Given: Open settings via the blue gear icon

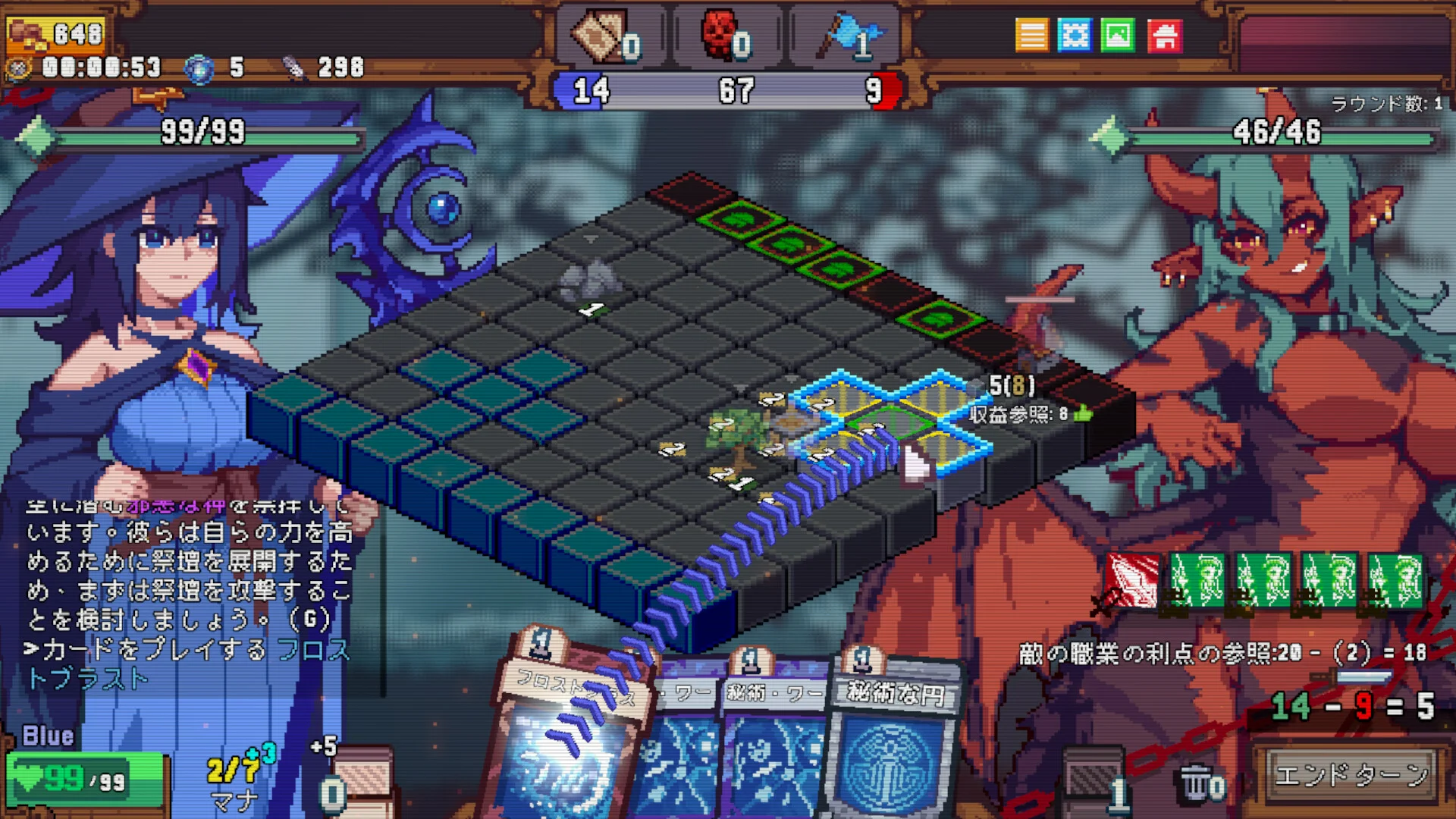Looking at the screenshot, I should coord(1075,35).
